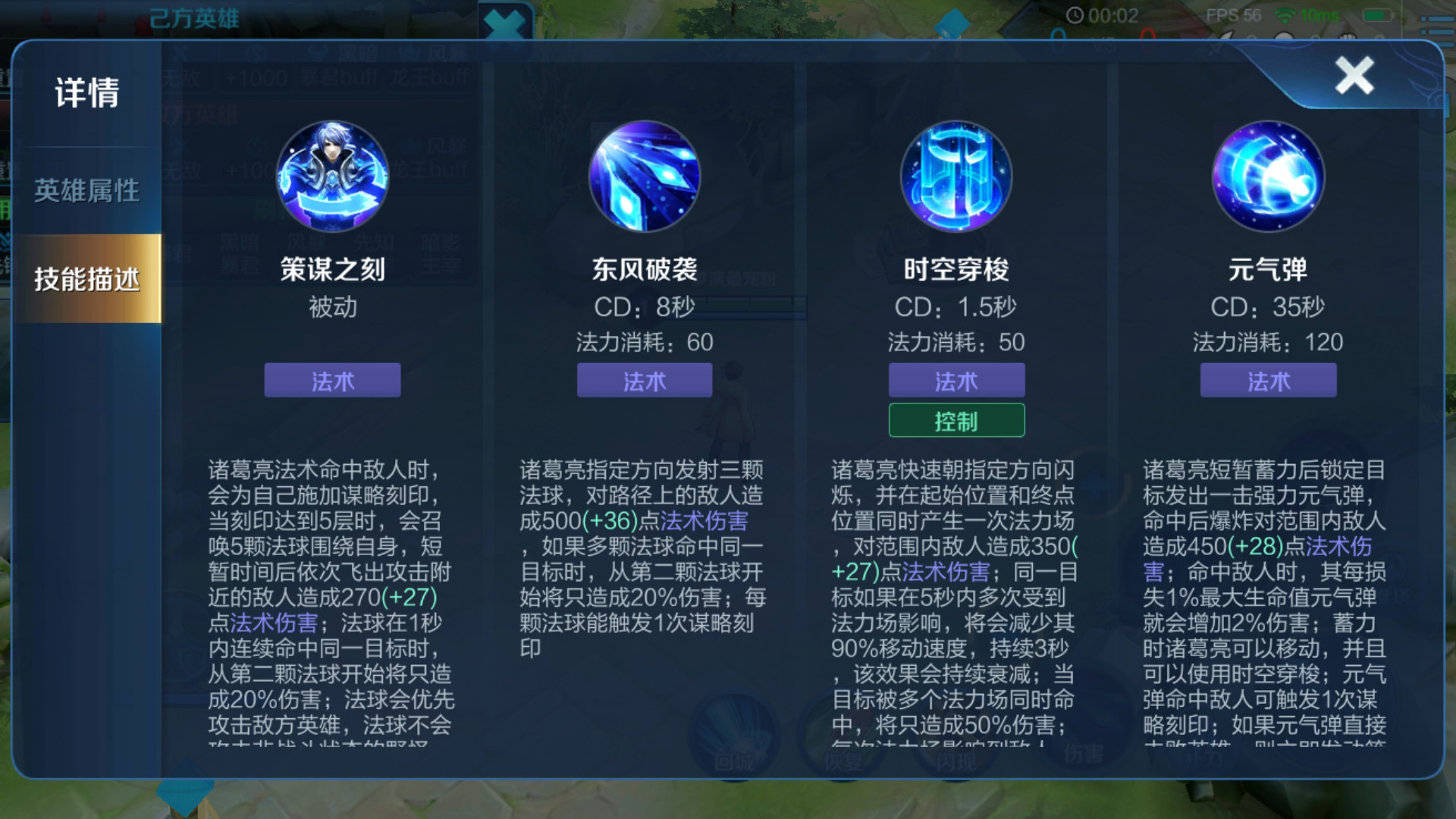Image resolution: width=1456 pixels, height=819 pixels.
Task: Click the 法术 tag under 东风破袭
Action: point(645,381)
